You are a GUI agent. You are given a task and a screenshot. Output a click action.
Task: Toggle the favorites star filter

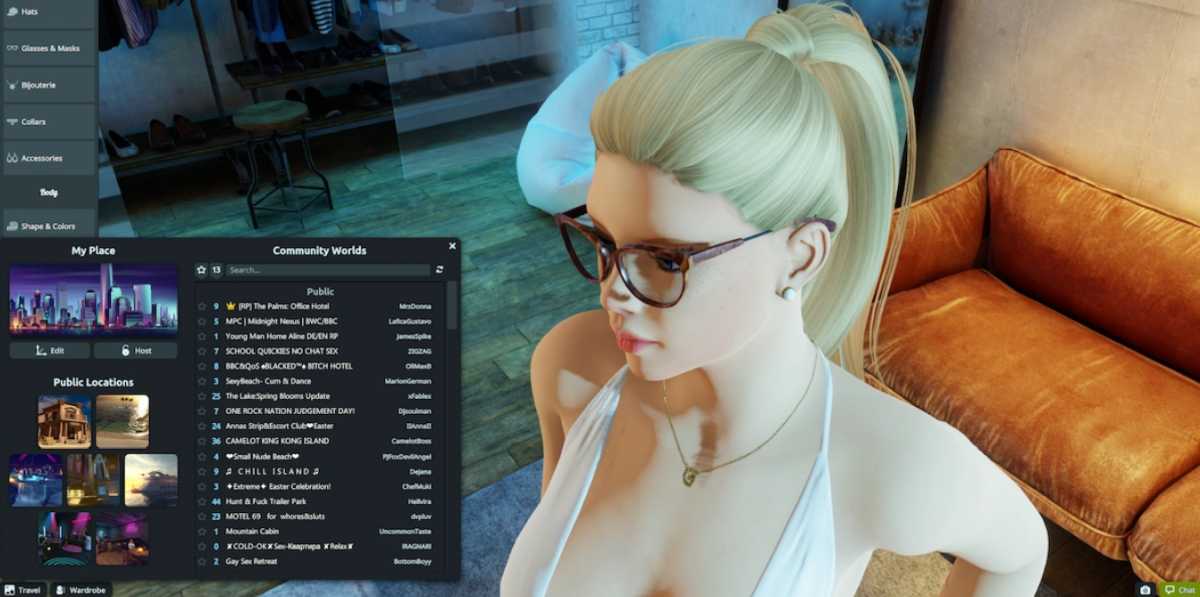pyautogui.click(x=201, y=270)
